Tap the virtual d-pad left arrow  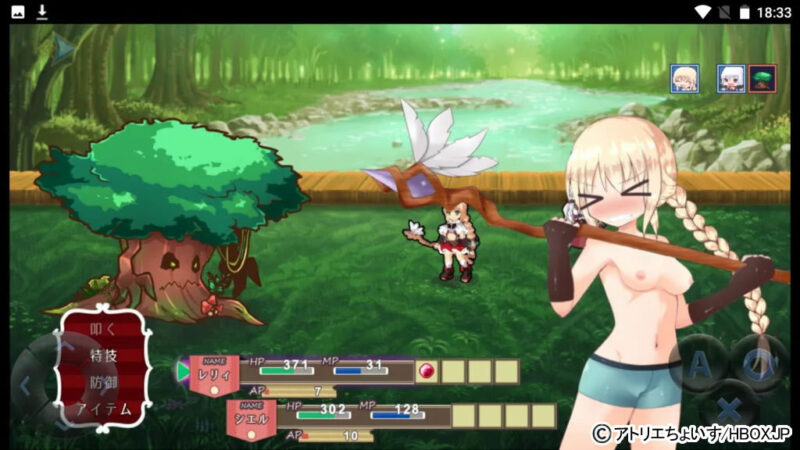26,384
